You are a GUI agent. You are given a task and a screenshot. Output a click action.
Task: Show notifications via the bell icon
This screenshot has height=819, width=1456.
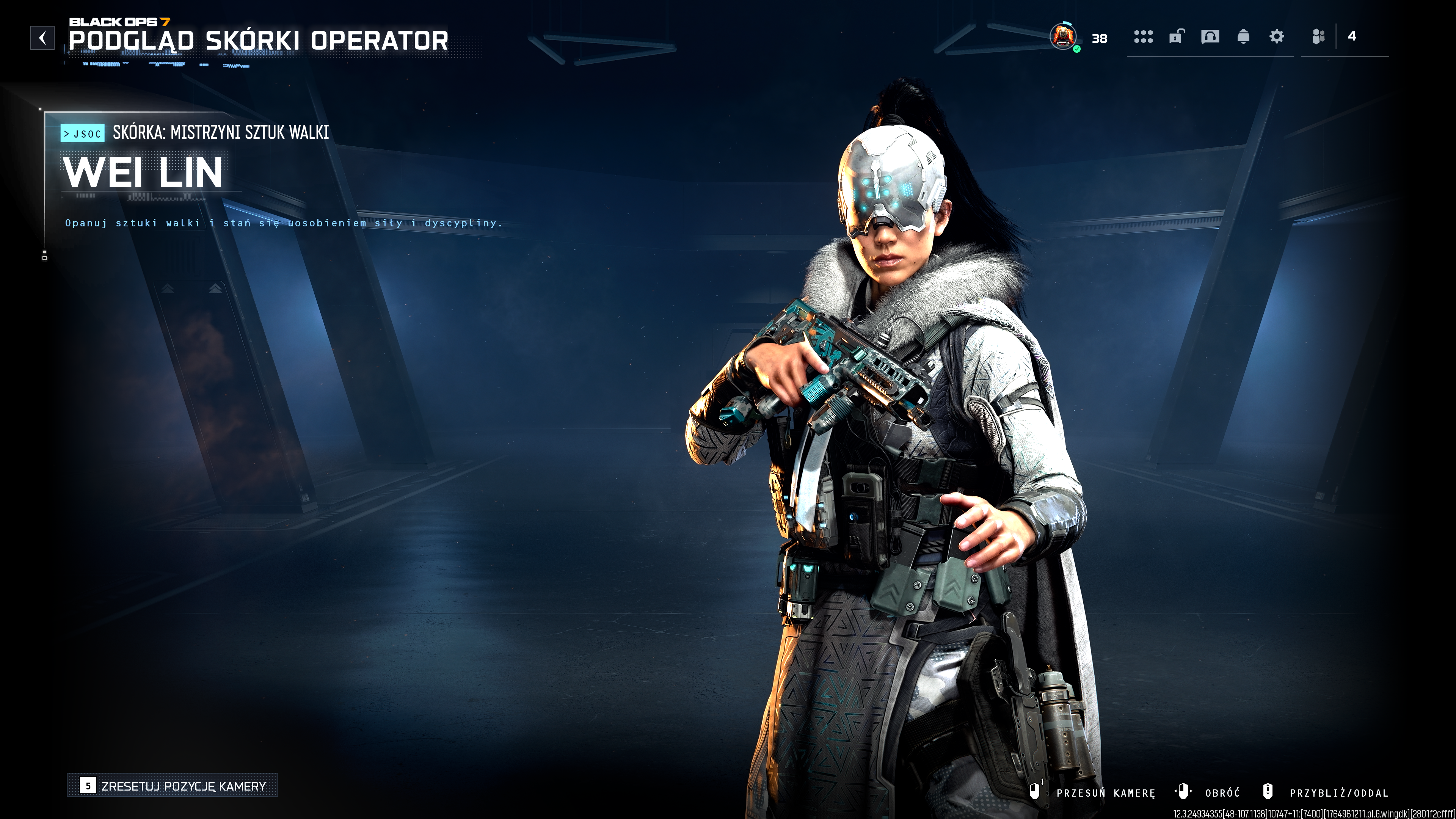(x=1244, y=37)
